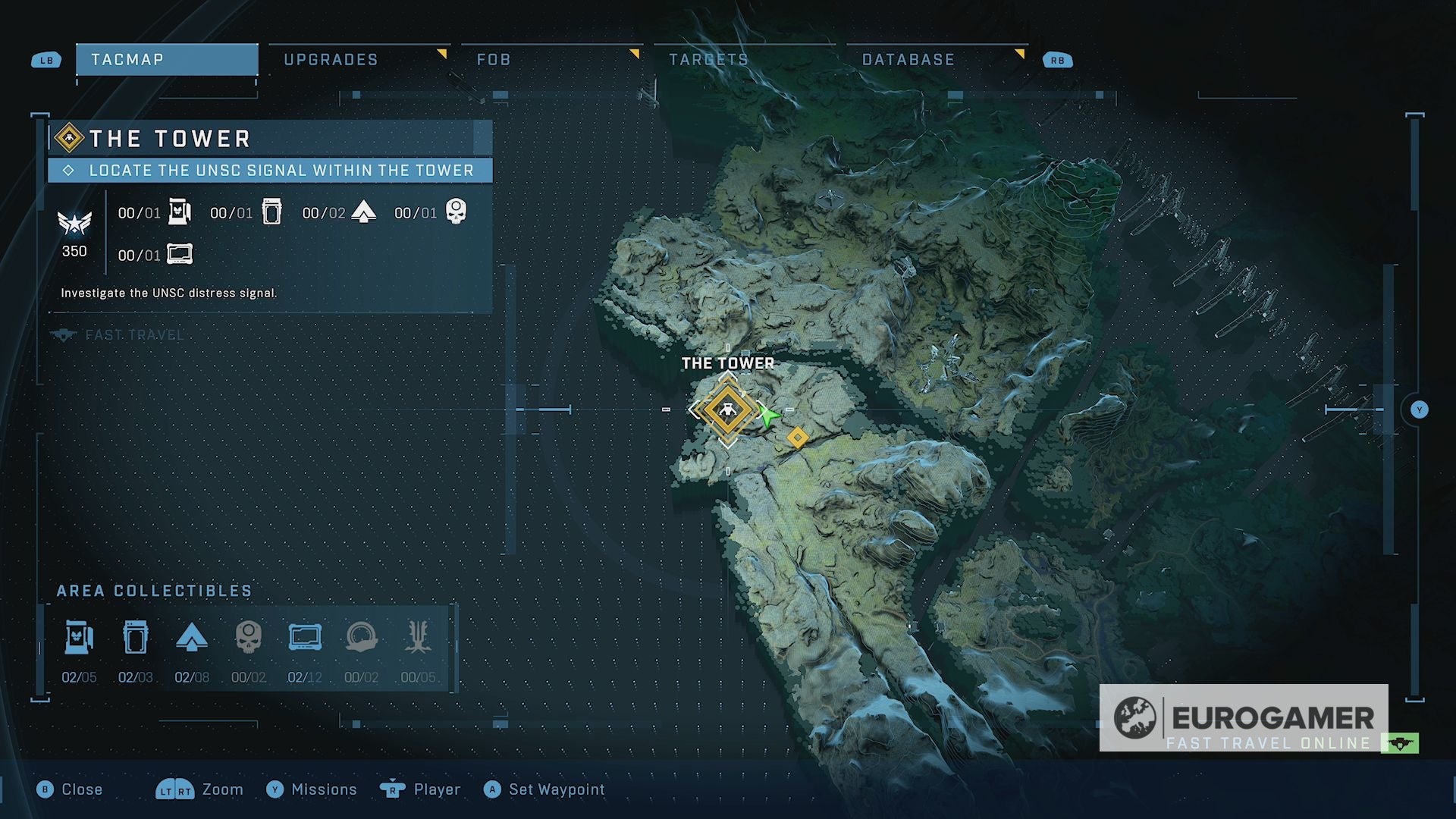Open the DATABASE tab

click(908, 59)
